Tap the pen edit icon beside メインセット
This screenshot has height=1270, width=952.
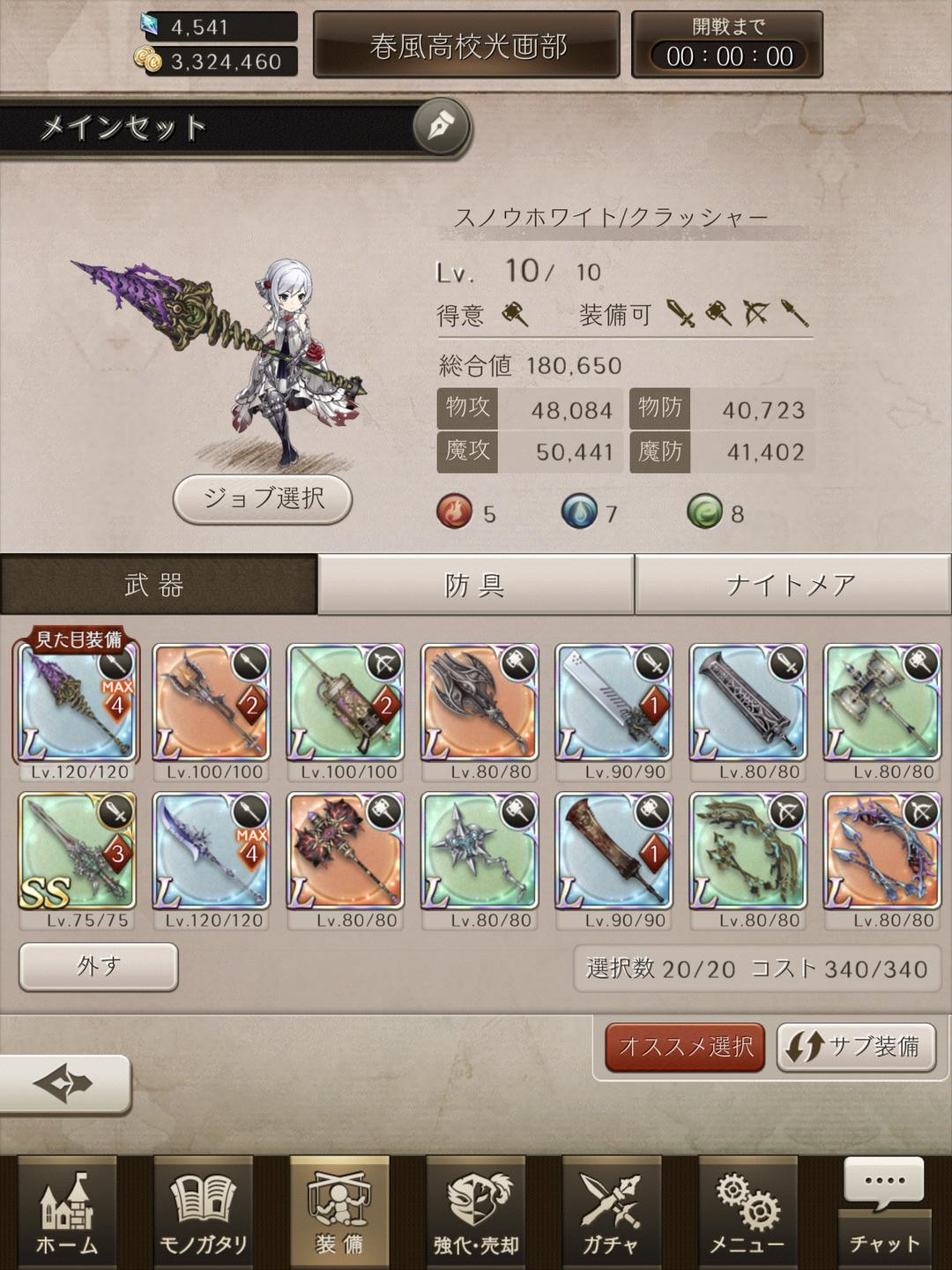442,127
